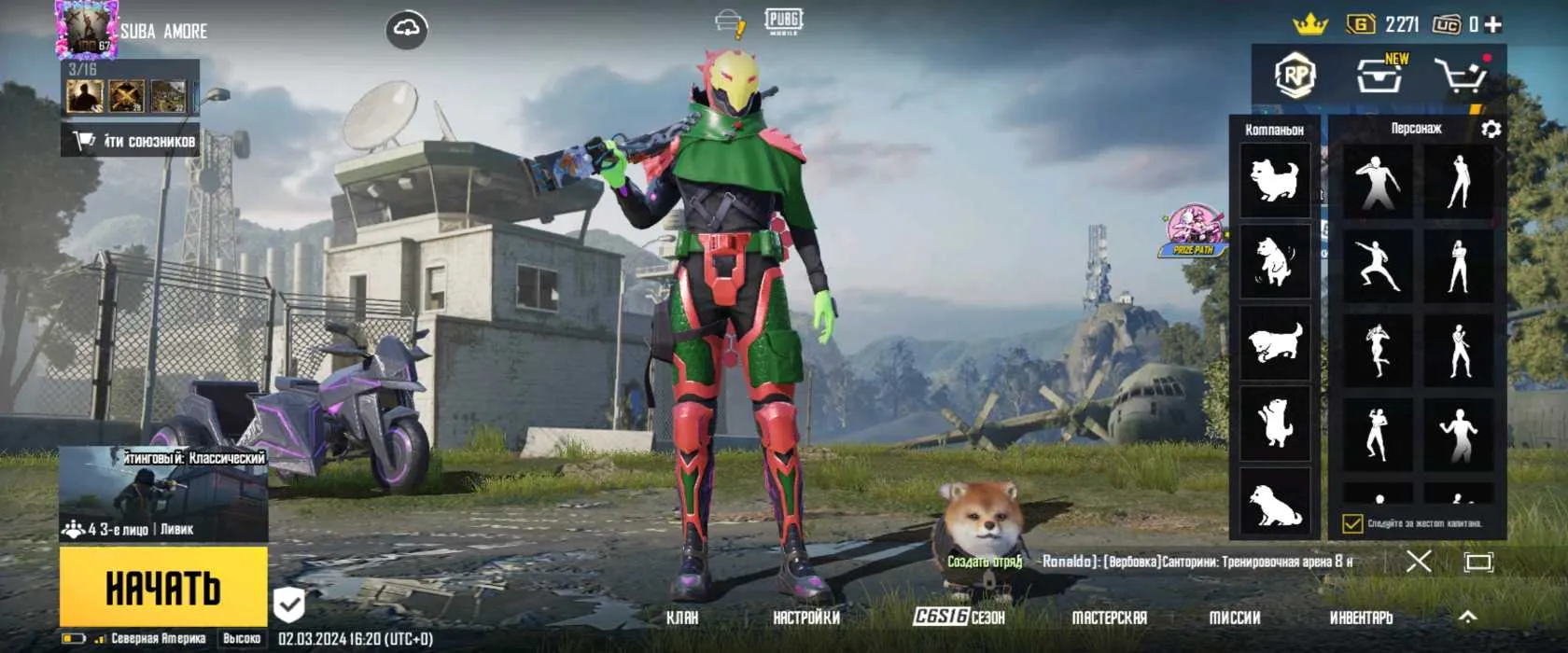The height and width of the screenshot is (653, 1568).
Task: Click the cloud download icon
Action: [x=407, y=30]
